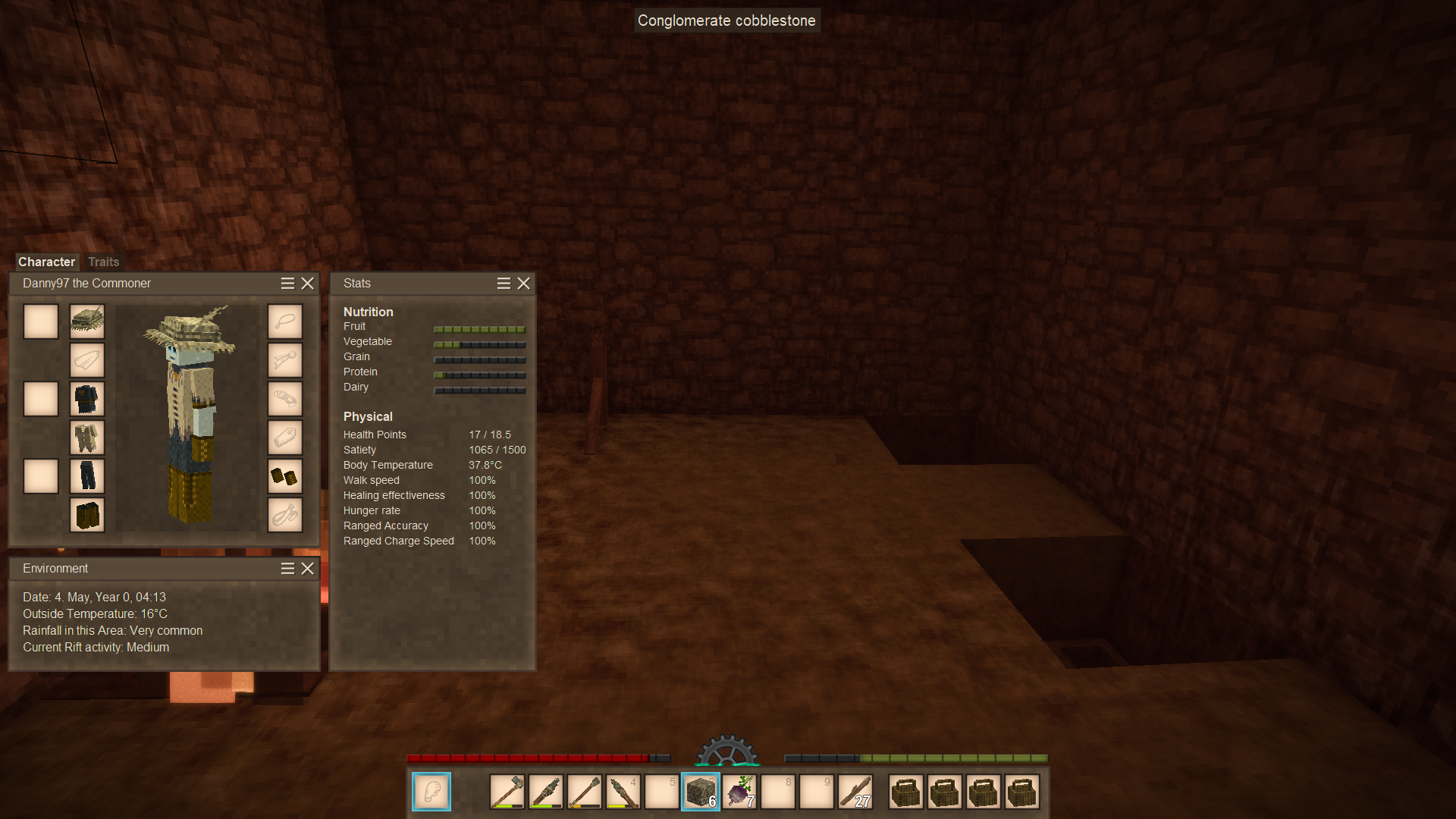
Task: Click the offhand slot with hand icon
Action: point(431,792)
